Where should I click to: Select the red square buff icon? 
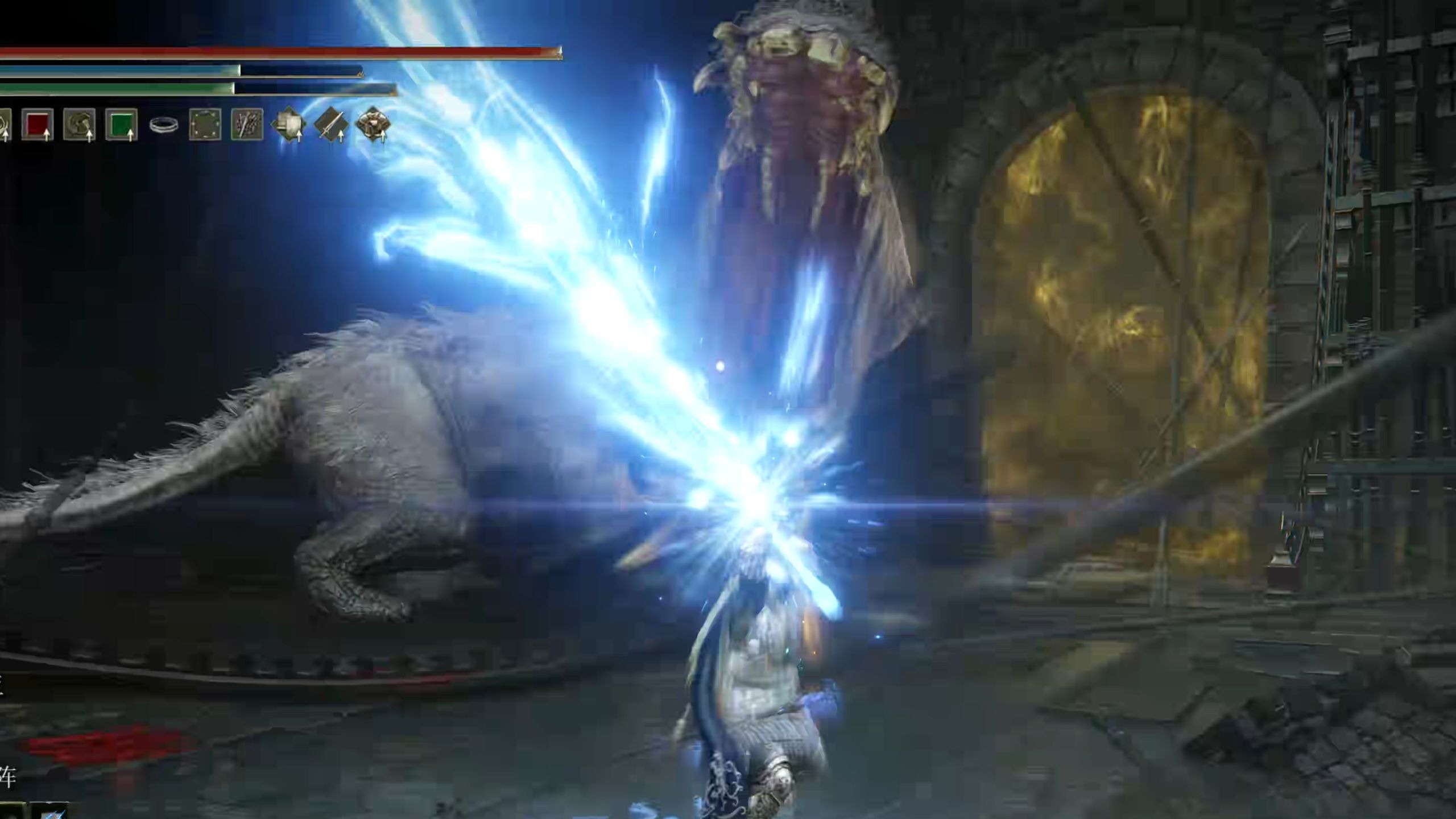click(38, 124)
